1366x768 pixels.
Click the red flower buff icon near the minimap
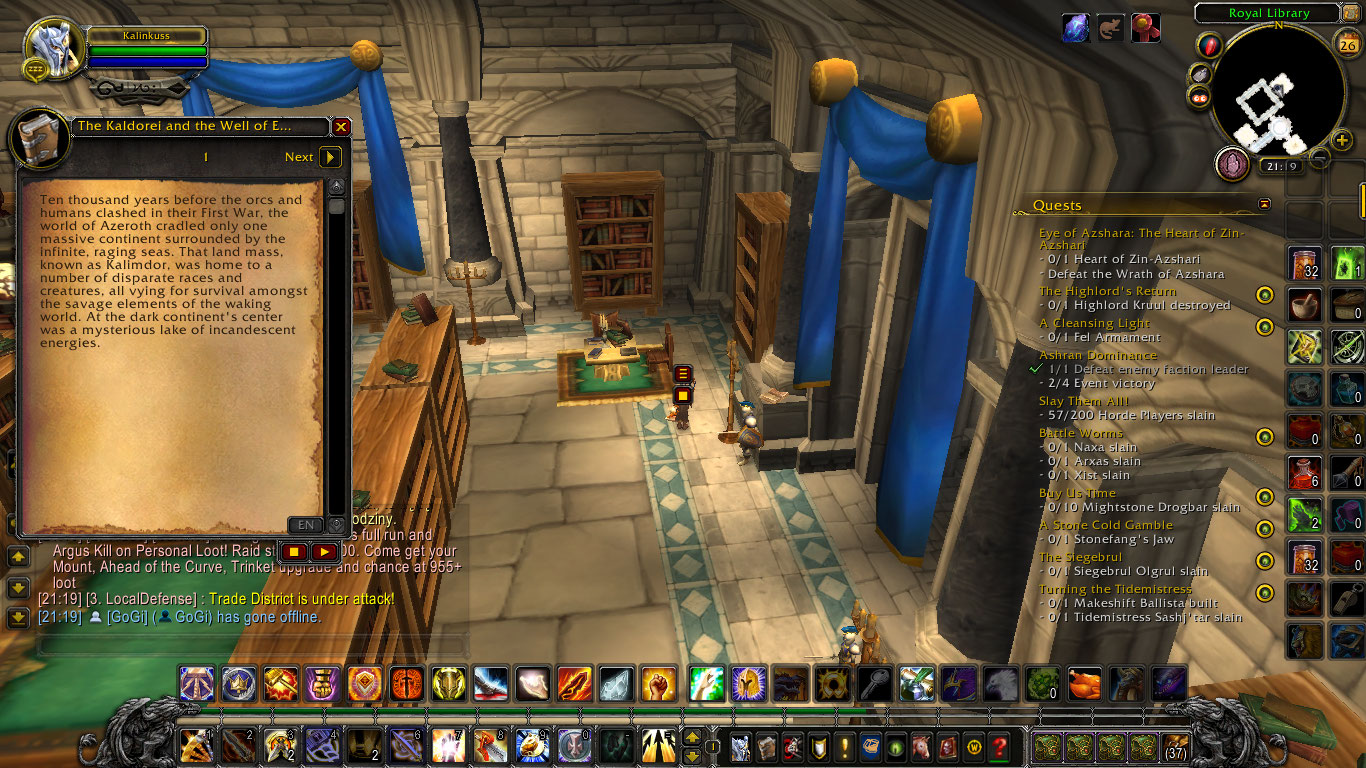(1144, 27)
